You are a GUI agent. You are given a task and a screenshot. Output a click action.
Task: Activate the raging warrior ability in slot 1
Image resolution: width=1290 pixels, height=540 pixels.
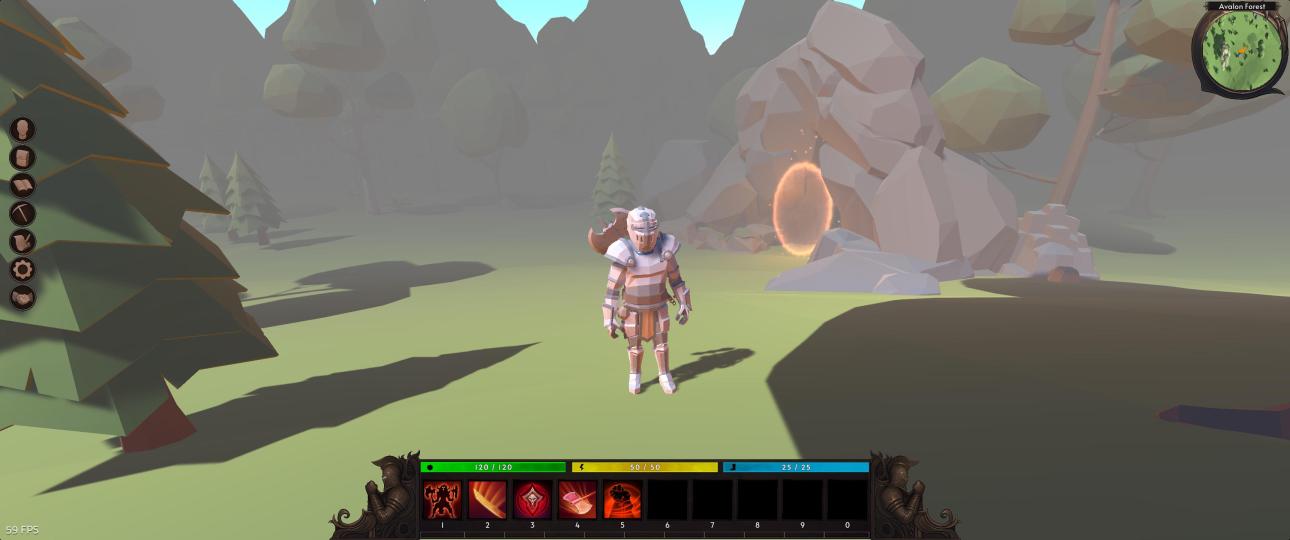click(x=442, y=499)
